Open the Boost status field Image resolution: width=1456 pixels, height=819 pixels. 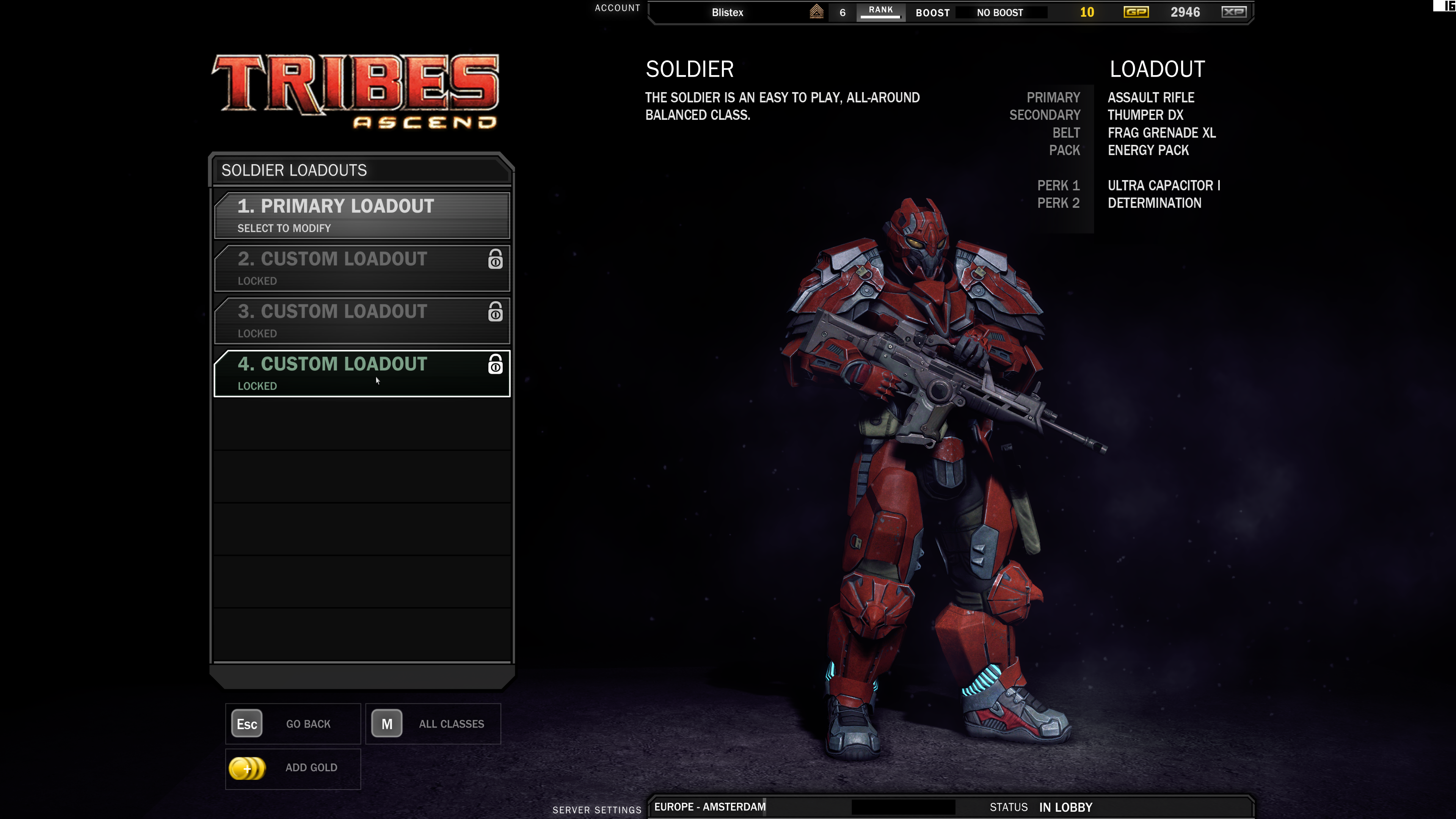pos(999,13)
